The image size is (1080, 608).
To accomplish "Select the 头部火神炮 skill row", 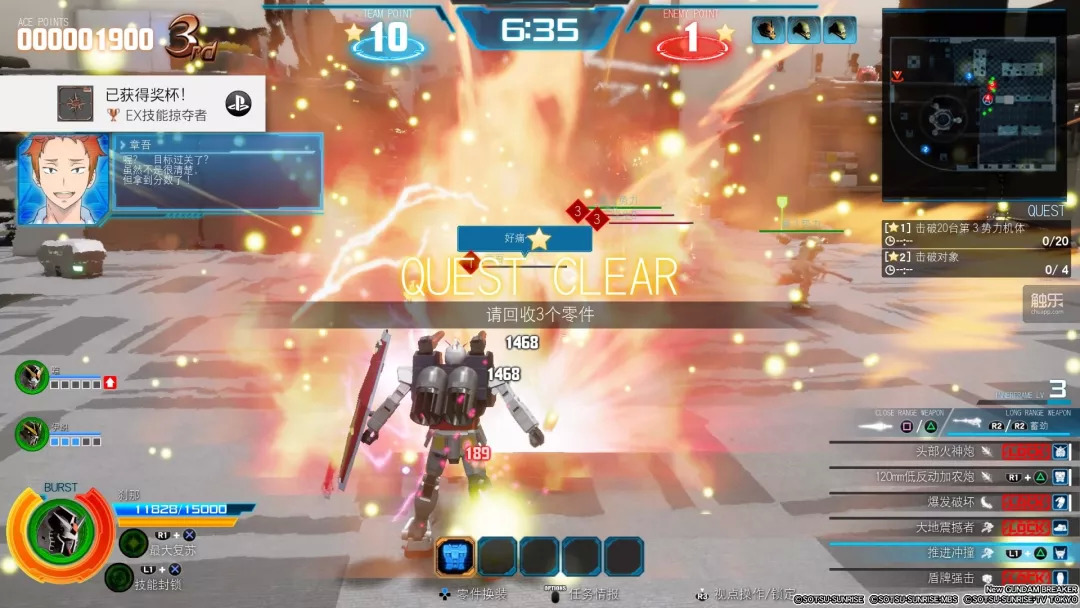I will (x=950, y=451).
